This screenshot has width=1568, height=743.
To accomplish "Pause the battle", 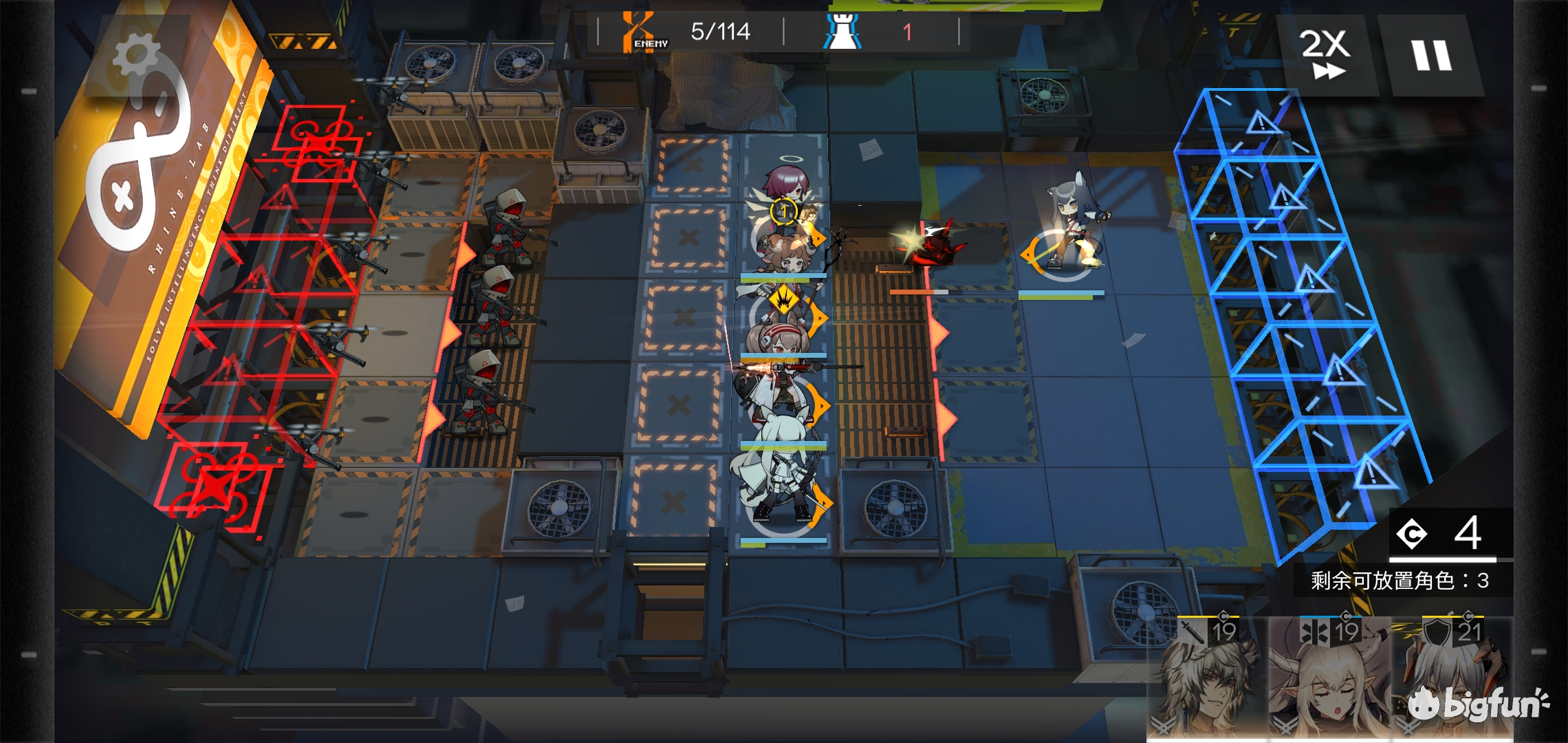I will 1432,55.
